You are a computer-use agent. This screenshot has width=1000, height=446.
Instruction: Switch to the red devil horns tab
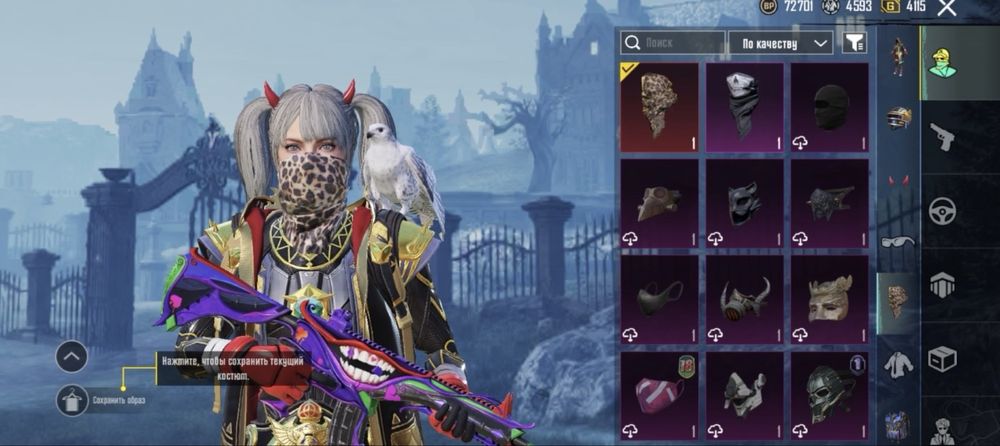click(x=898, y=180)
